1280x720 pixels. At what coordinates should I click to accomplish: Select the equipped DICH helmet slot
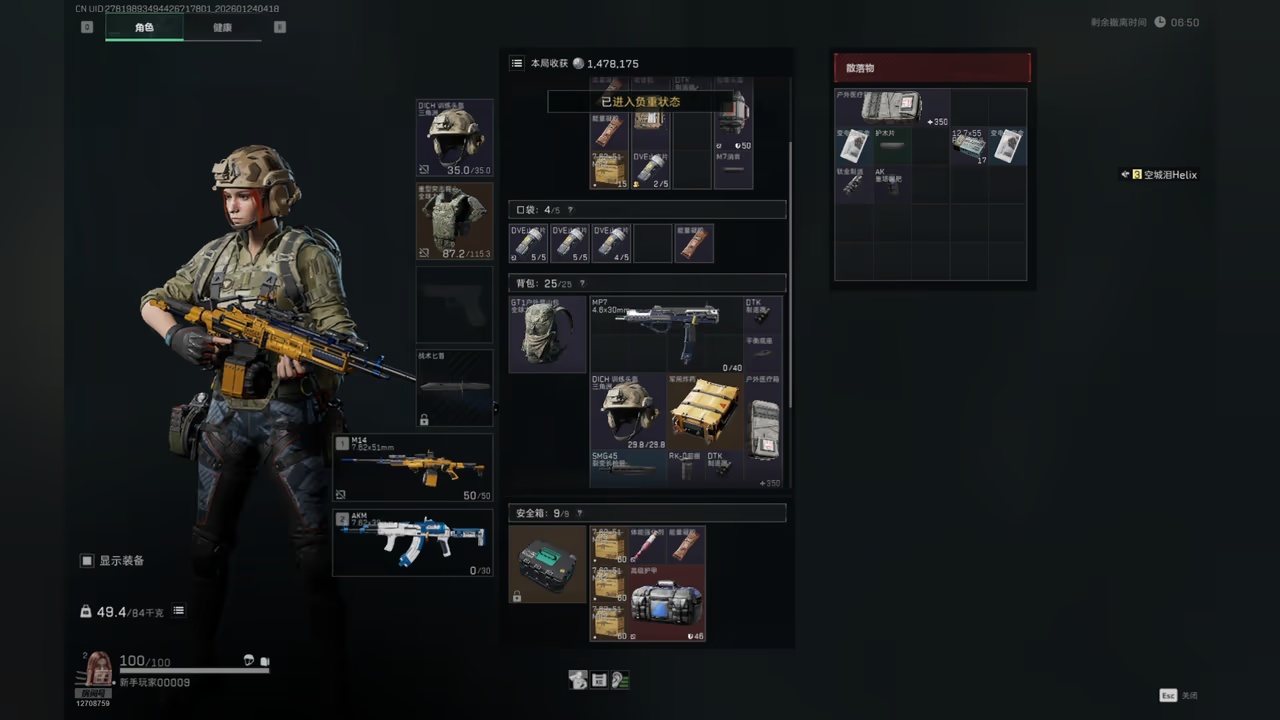click(455, 138)
